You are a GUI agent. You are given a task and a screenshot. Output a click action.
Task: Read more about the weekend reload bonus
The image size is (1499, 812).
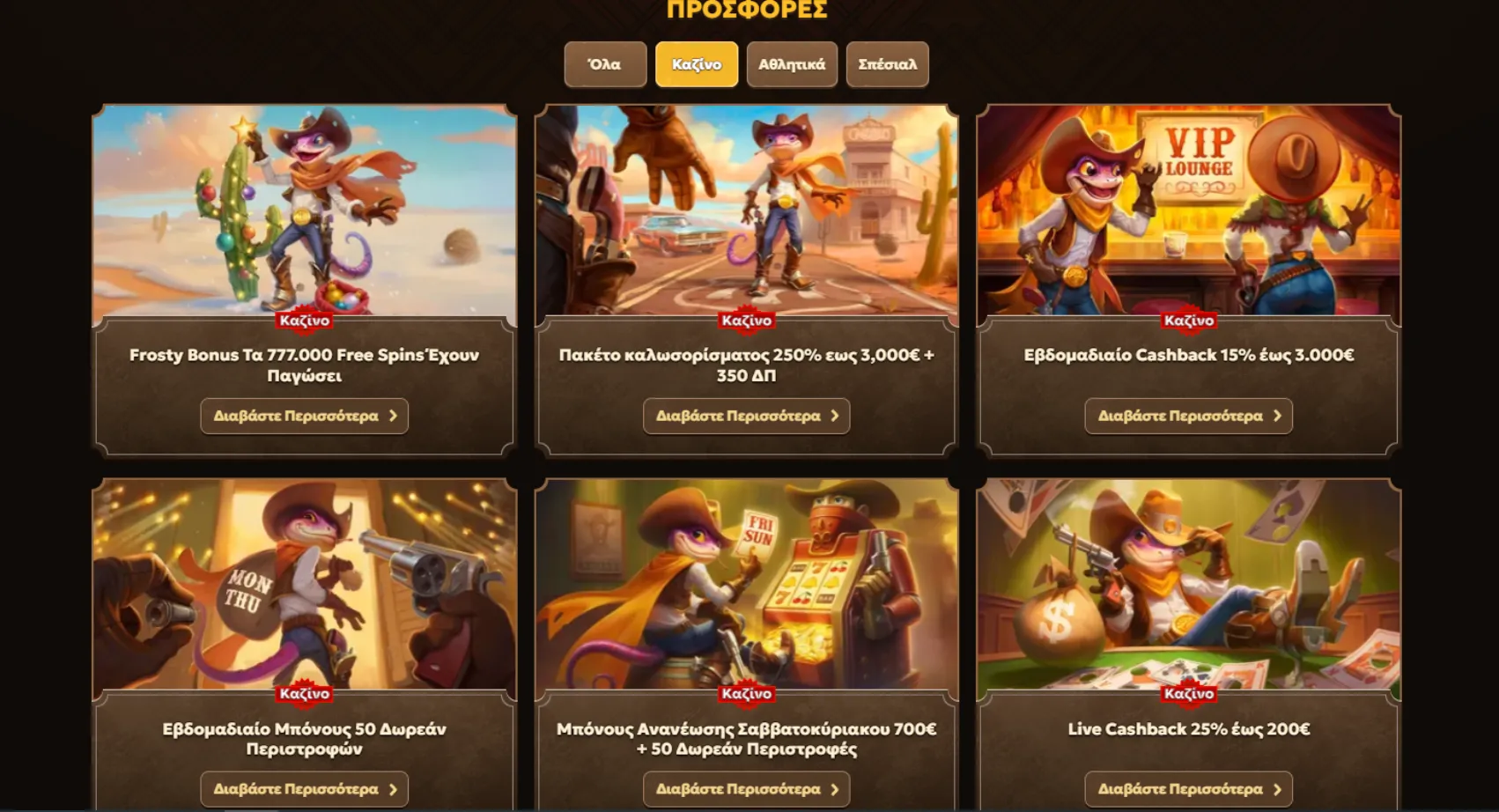[746, 789]
